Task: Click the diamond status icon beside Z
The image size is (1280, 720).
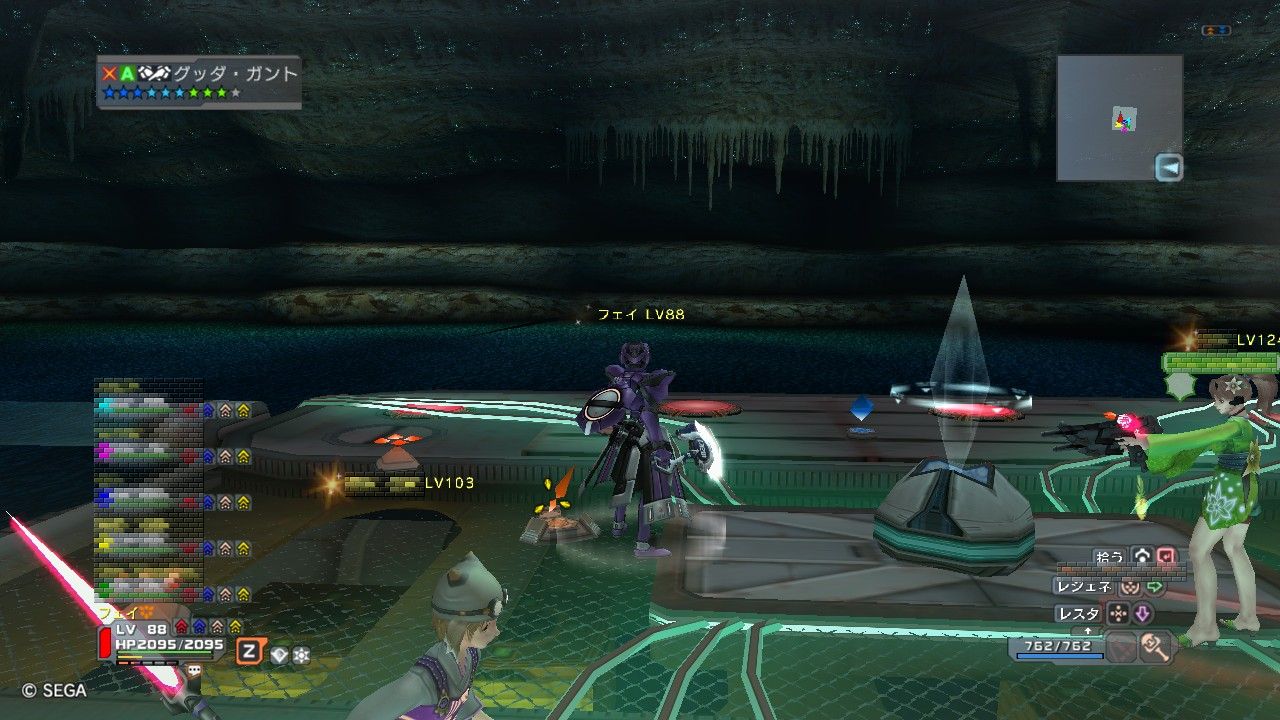Action: click(x=279, y=655)
